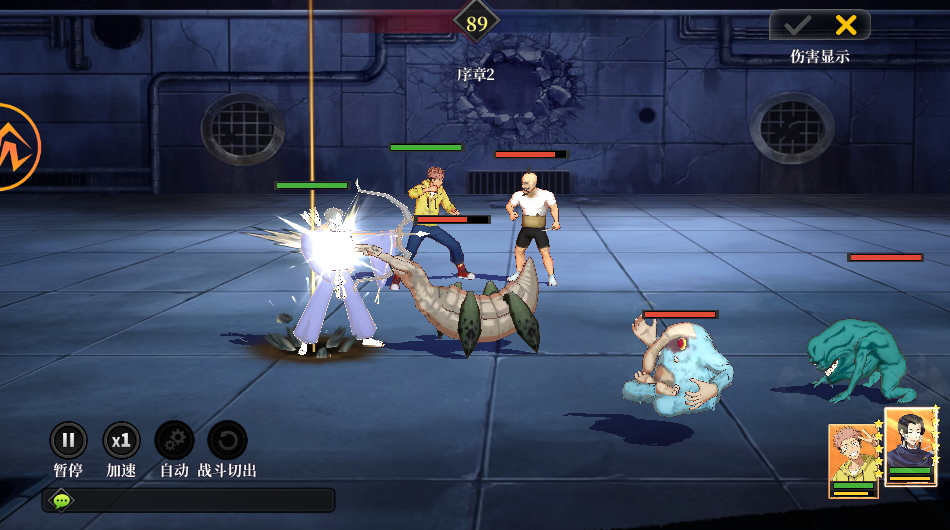The image size is (950, 530).
Task: Pause the battle with the 暂停 button
Action: pos(68,440)
